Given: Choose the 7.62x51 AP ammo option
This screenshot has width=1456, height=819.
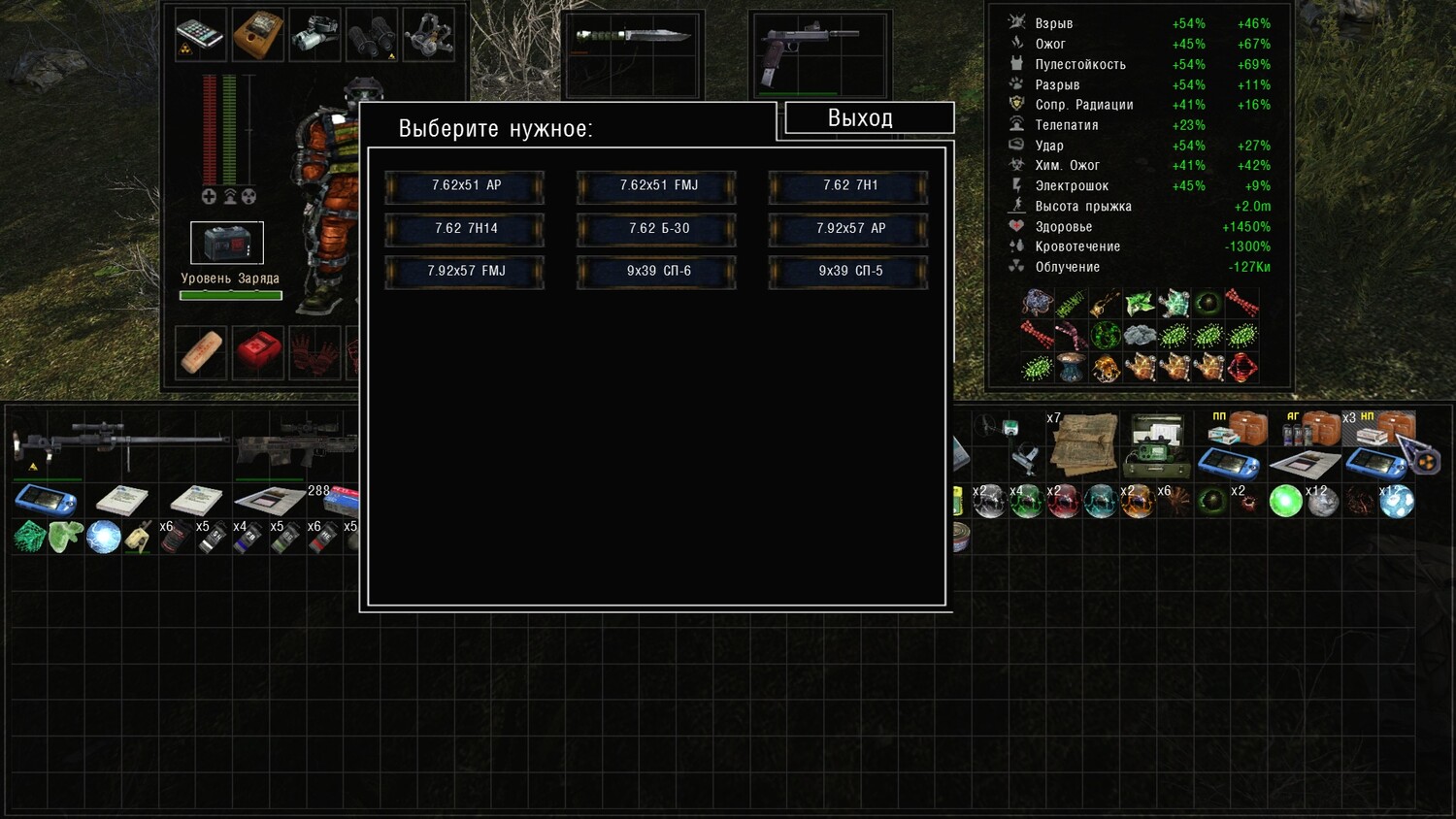Looking at the screenshot, I should pyautogui.click(x=465, y=186).
